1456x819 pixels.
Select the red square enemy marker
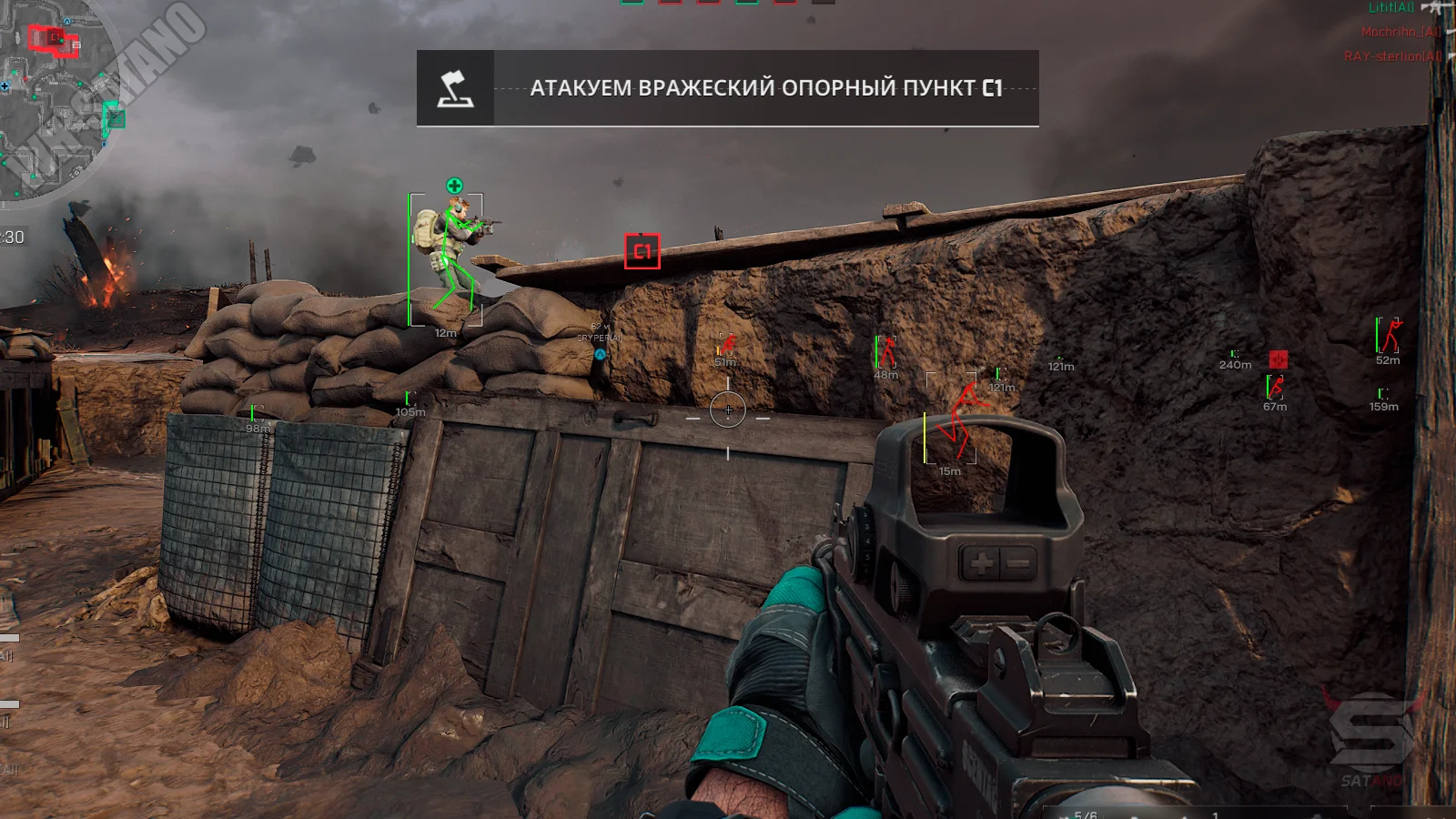click(1279, 359)
